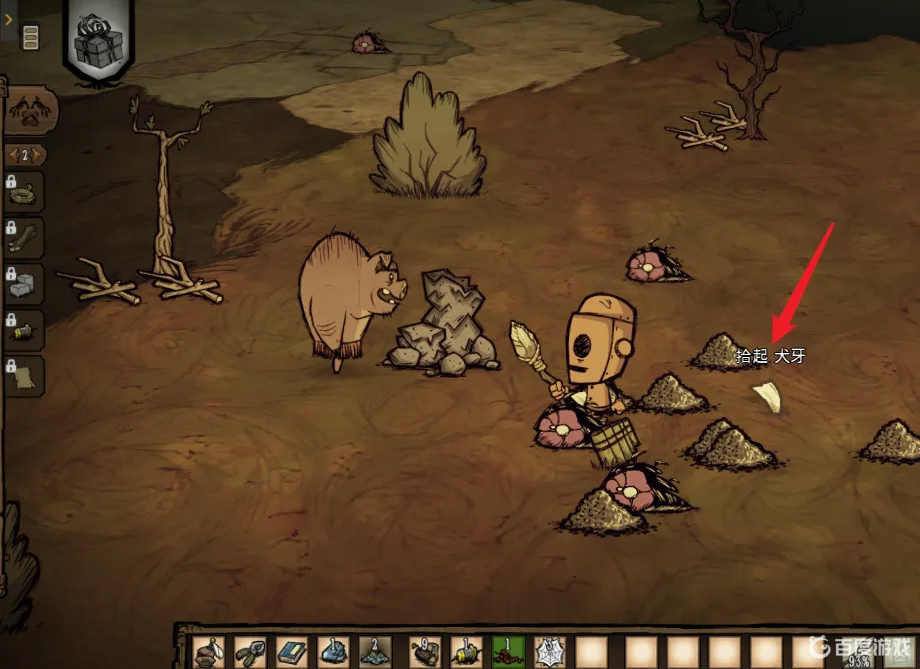The image size is (920, 669).
Task: Select the locked cut stone recipe
Action: click(x=26, y=283)
